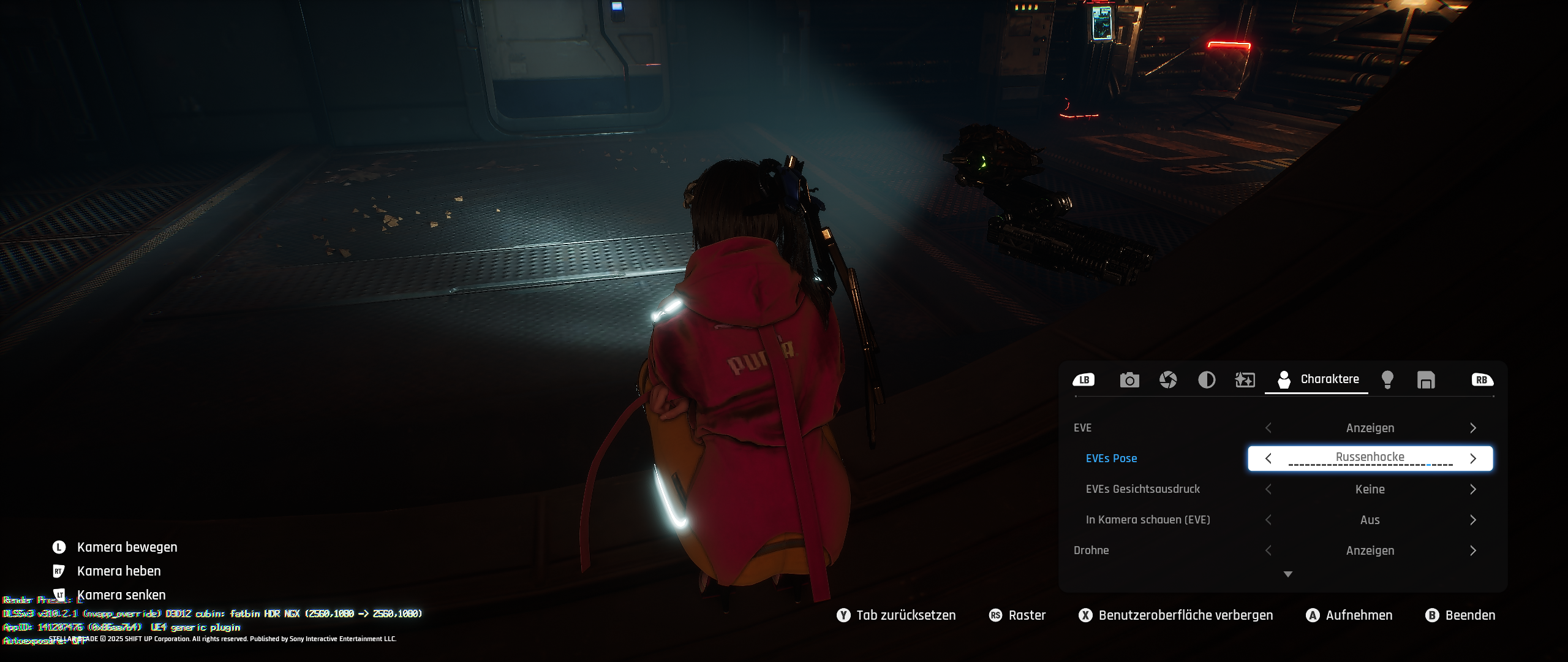Click left arrow on the EVE visibility row
Viewport: 1568px width, 662px height.
(1268, 428)
